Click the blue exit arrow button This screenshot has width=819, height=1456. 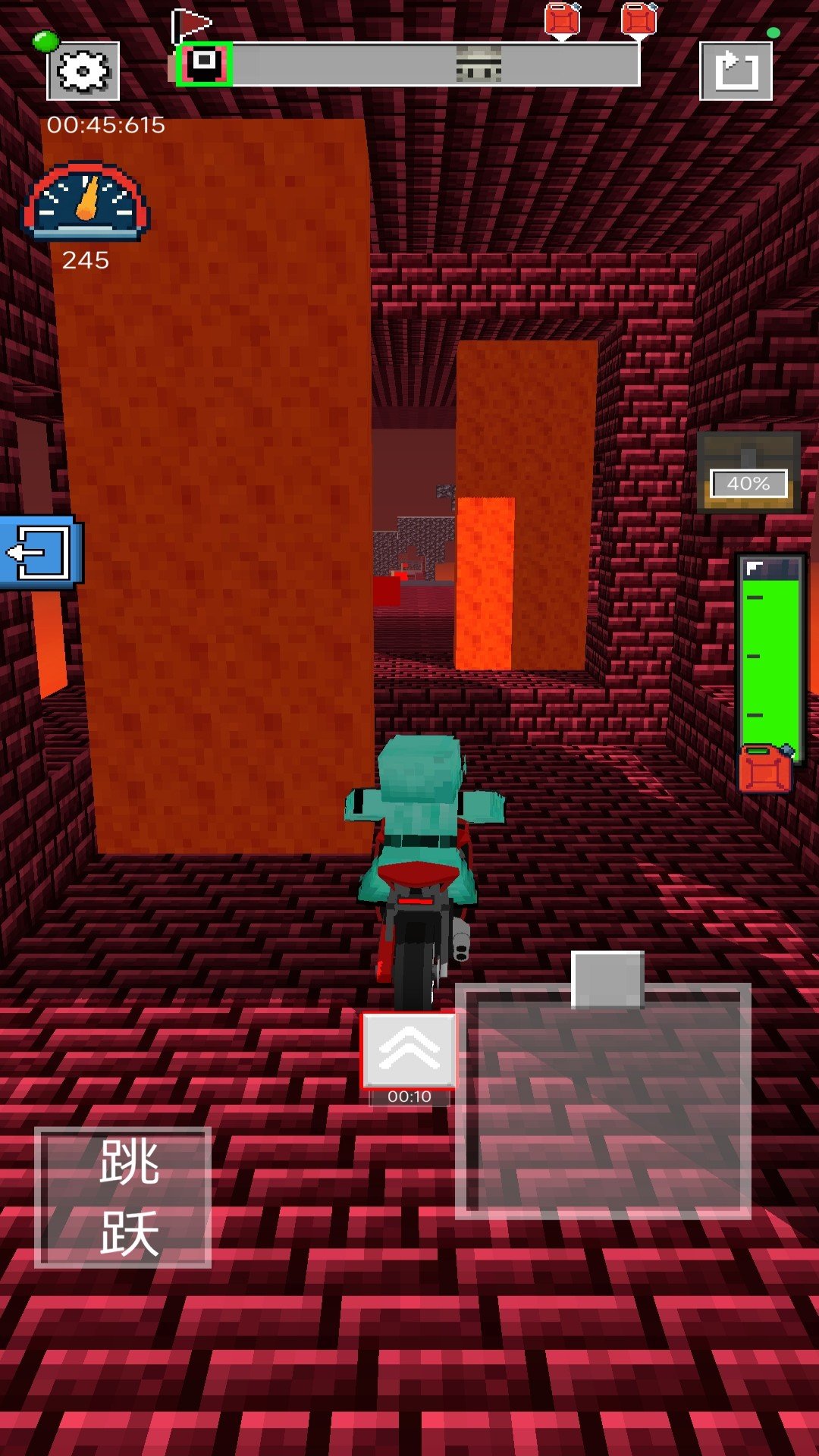click(x=39, y=551)
